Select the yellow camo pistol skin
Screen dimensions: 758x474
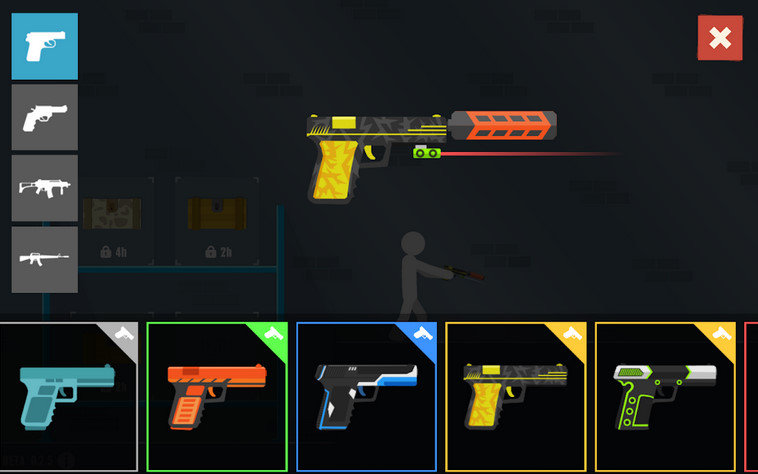coord(515,396)
